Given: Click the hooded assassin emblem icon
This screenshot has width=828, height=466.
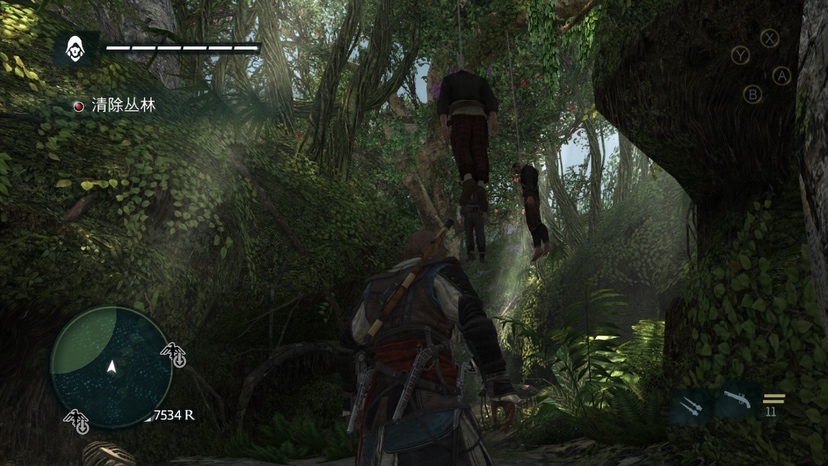Looking at the screenshot, I should [76, 48].
